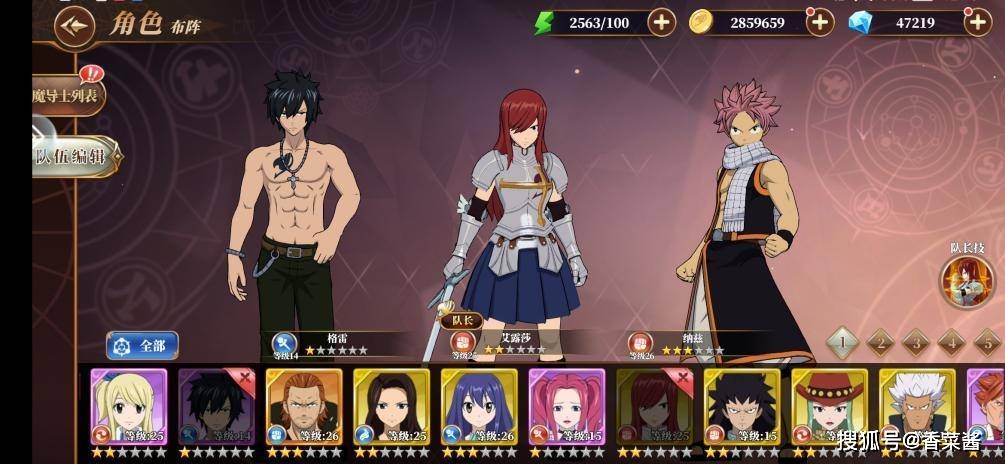Image resolution: width=1005 pixels, height=464 pixels.
Task: Pick the white-haired Elfman character card
Action: click(917, 407)
